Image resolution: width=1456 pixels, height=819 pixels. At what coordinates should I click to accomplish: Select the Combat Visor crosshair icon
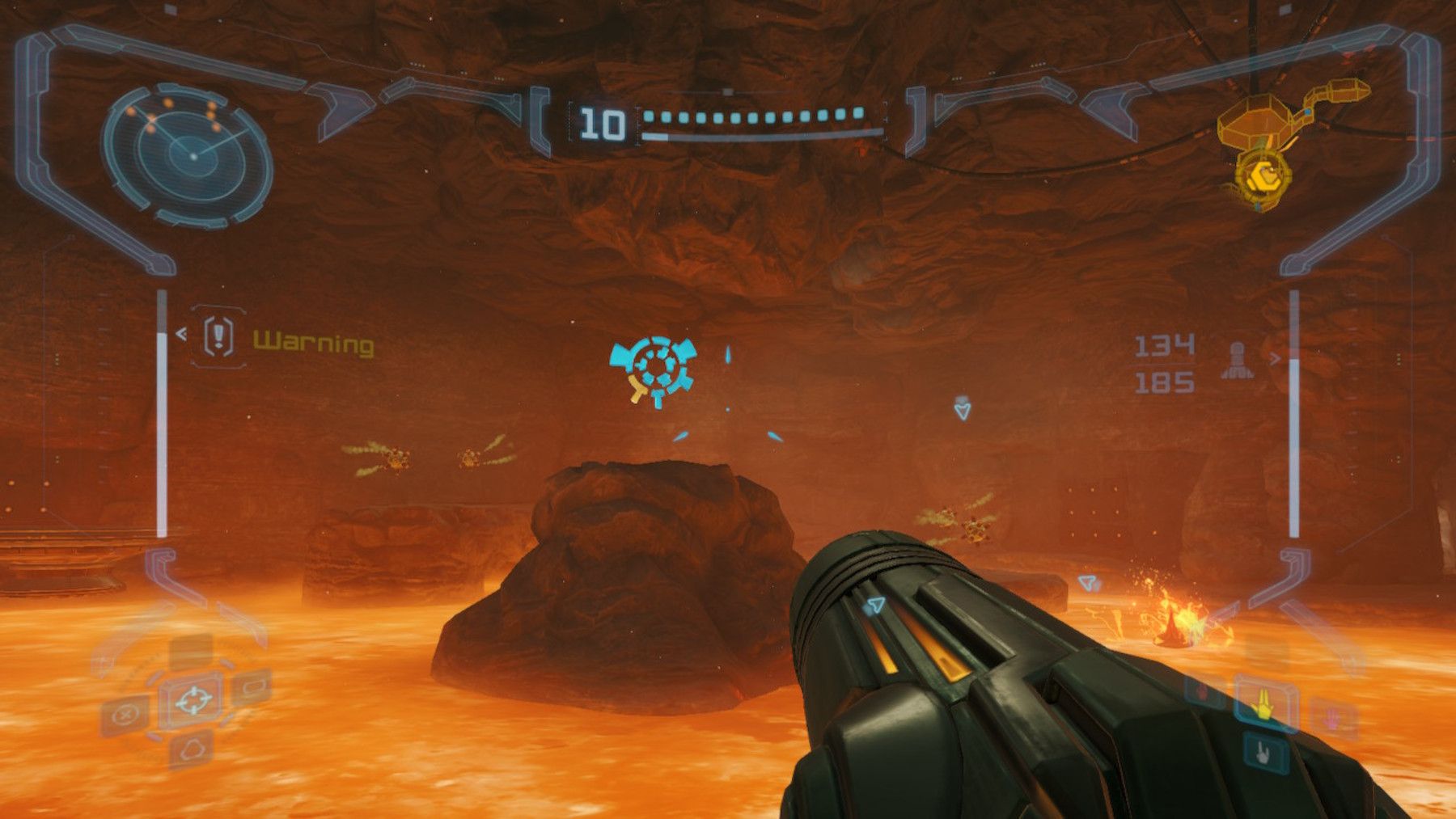pos(195,699)
